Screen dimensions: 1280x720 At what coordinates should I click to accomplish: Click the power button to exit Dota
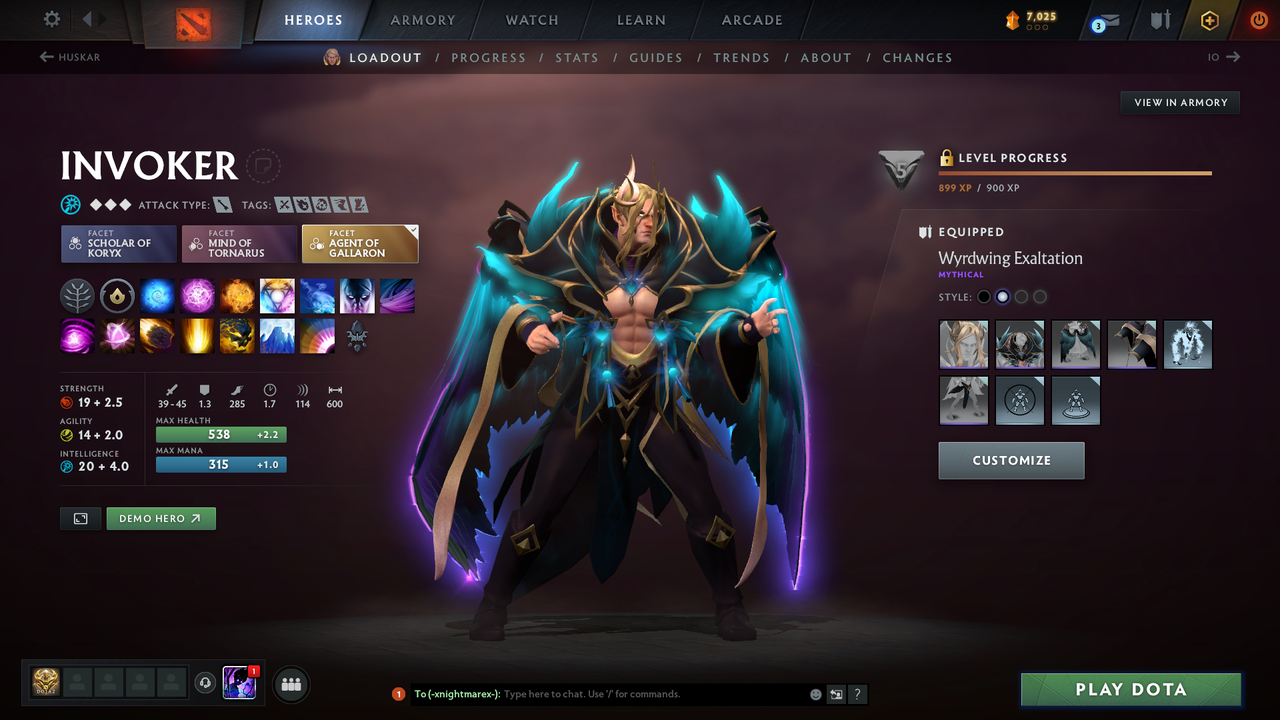(x=1258, y=20)
